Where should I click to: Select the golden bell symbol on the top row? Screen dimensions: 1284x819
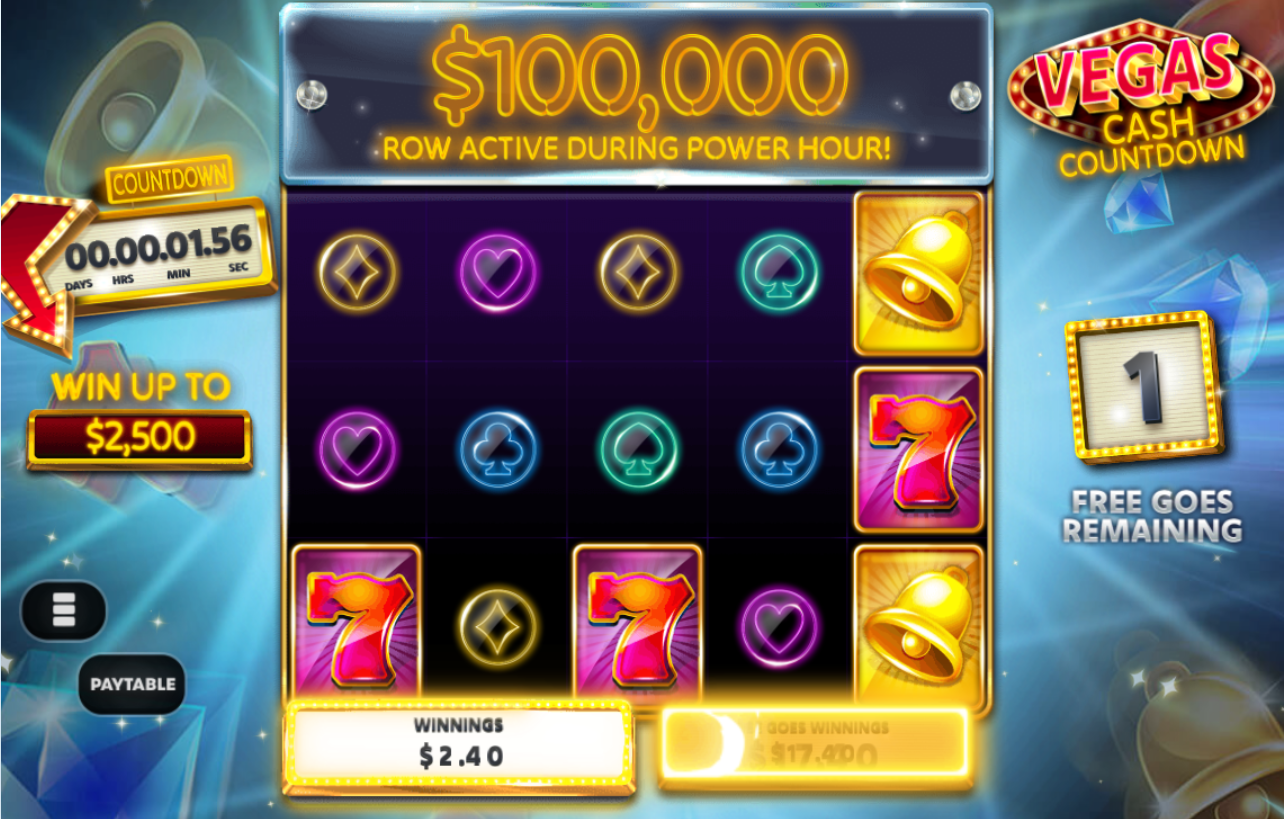click(916, 271)
